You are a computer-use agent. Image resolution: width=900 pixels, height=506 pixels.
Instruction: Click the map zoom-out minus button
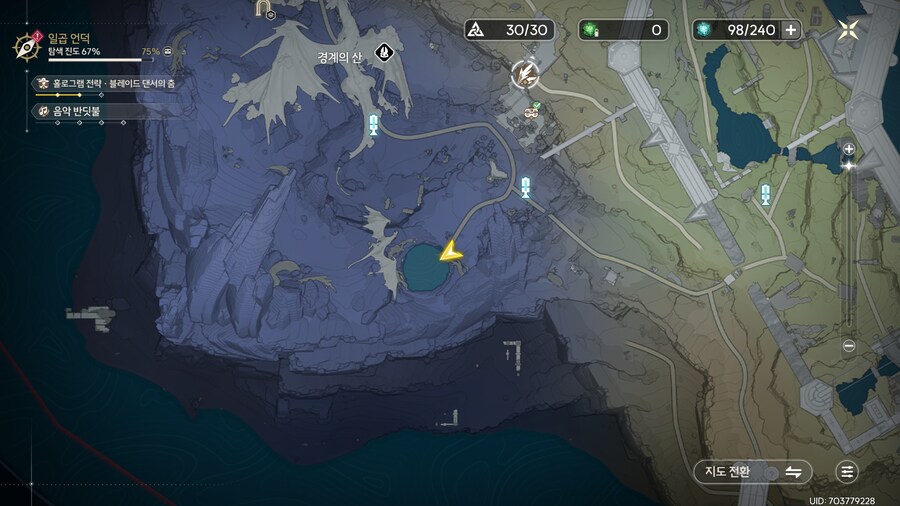coord(849,346)
